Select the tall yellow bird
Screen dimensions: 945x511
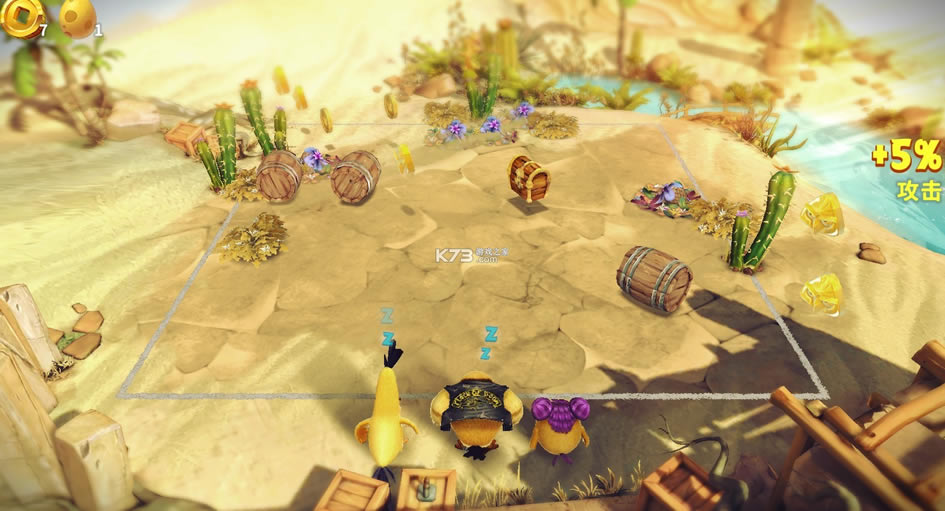pos(387,412)
